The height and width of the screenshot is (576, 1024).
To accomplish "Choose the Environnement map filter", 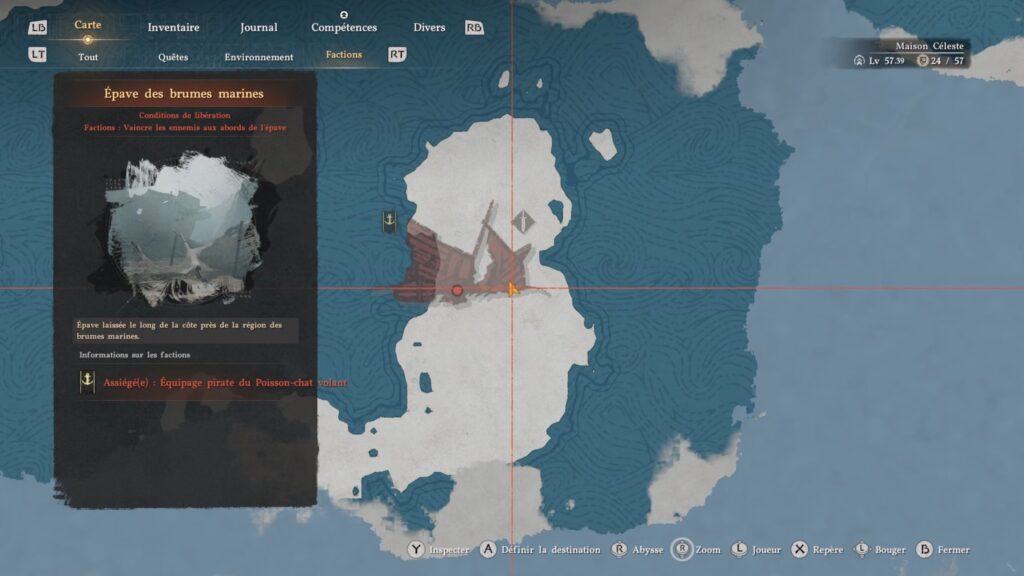I will [x=259, y=57].
